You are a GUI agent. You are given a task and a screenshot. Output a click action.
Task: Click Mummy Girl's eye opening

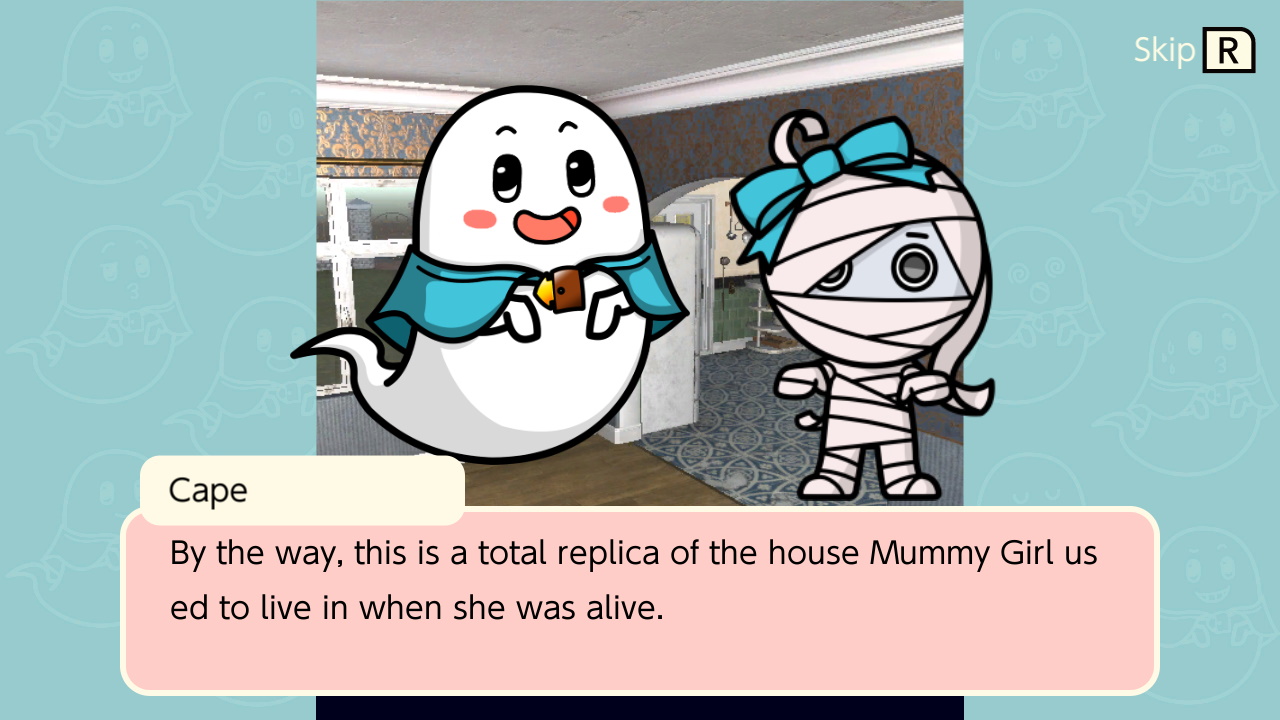pyautogui.click(x=916, y=265)
